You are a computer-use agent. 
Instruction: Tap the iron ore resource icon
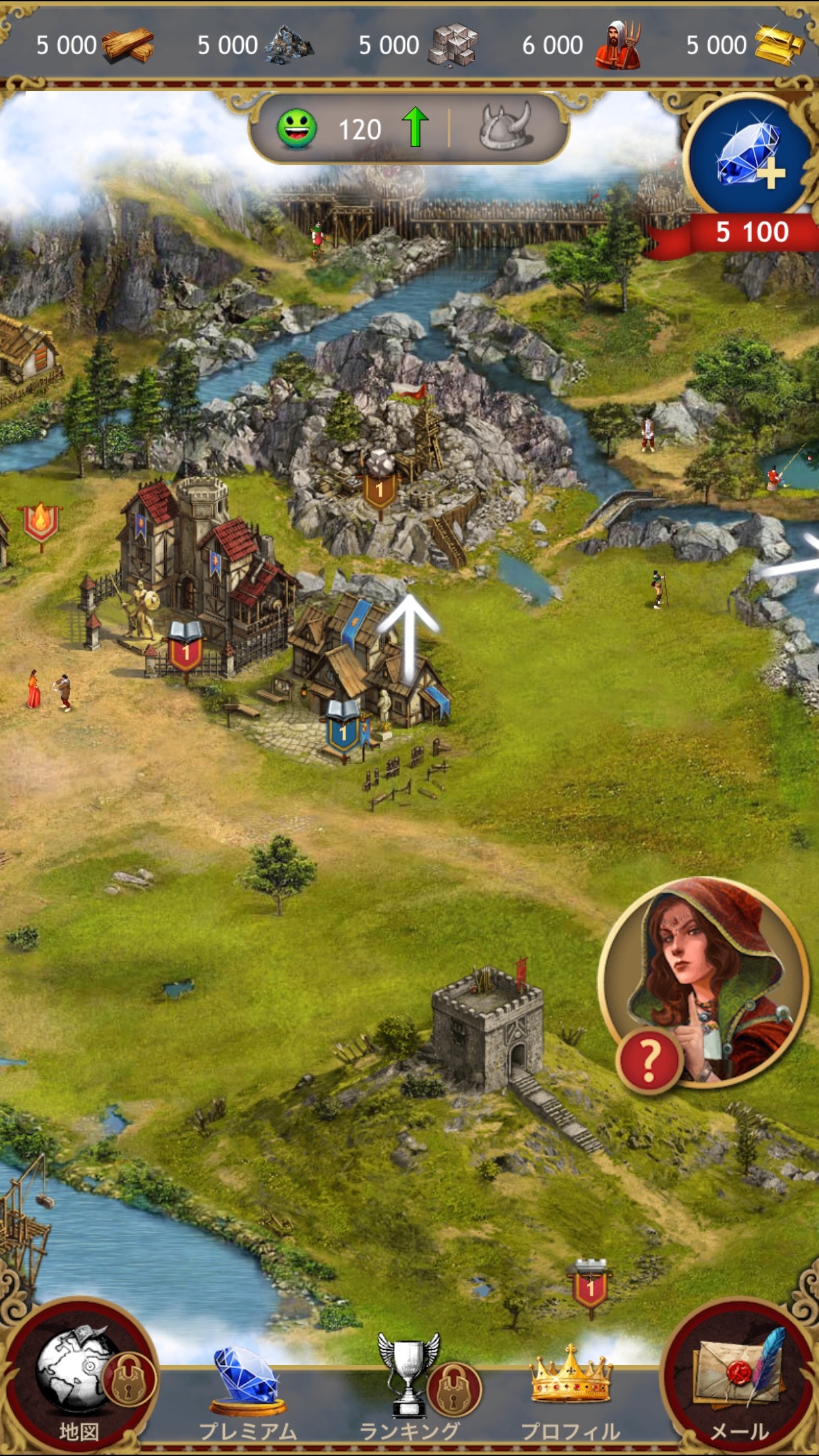click(x=289, y=45)
